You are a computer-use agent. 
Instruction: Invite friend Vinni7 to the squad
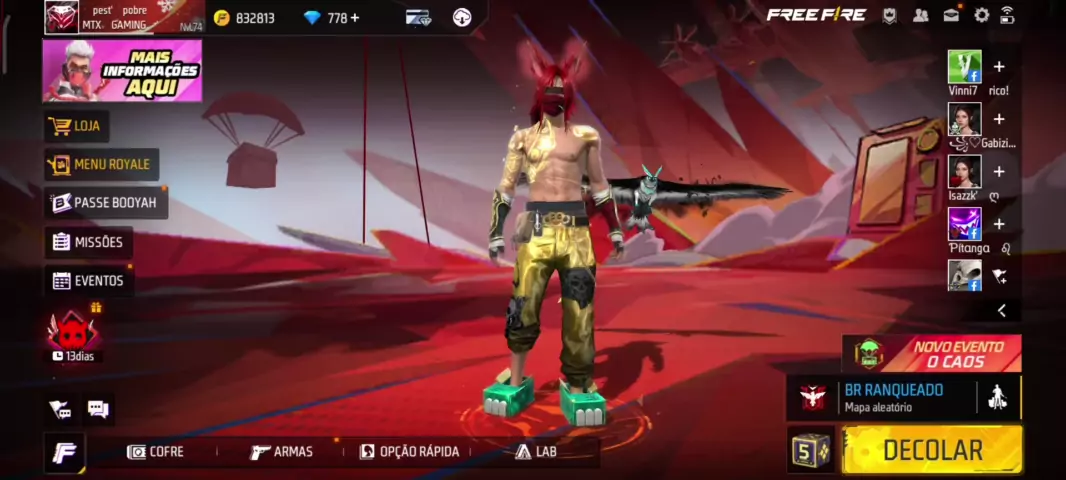[998, 67]
